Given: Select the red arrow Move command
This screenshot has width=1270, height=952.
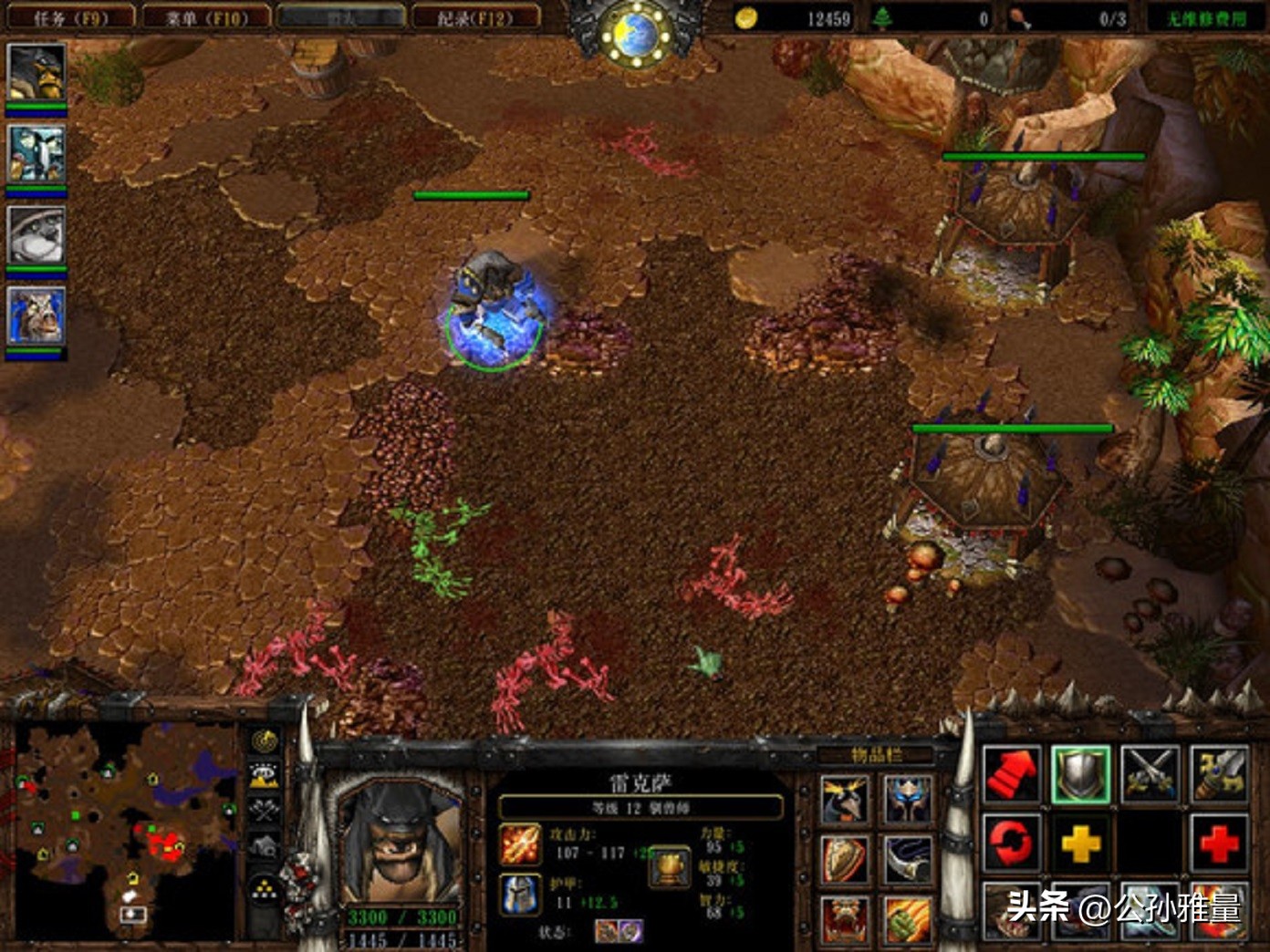Looking at the screenshot, I should point(1012,774).
